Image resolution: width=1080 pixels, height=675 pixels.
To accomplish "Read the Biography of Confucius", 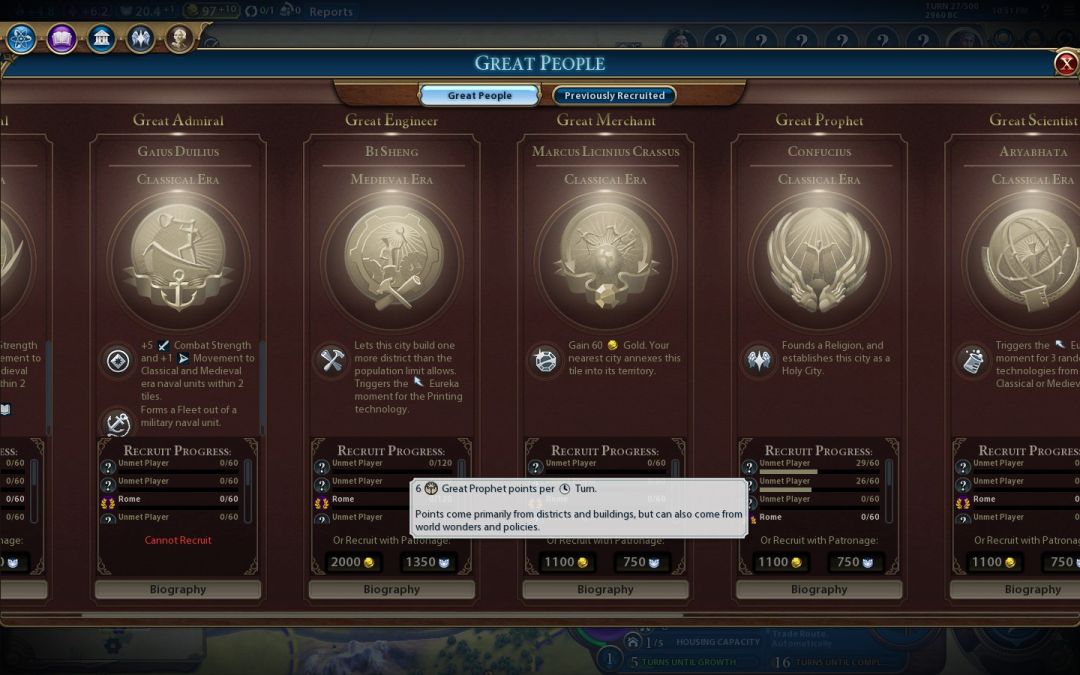I will pyautogui.click(x=819, y=590).
